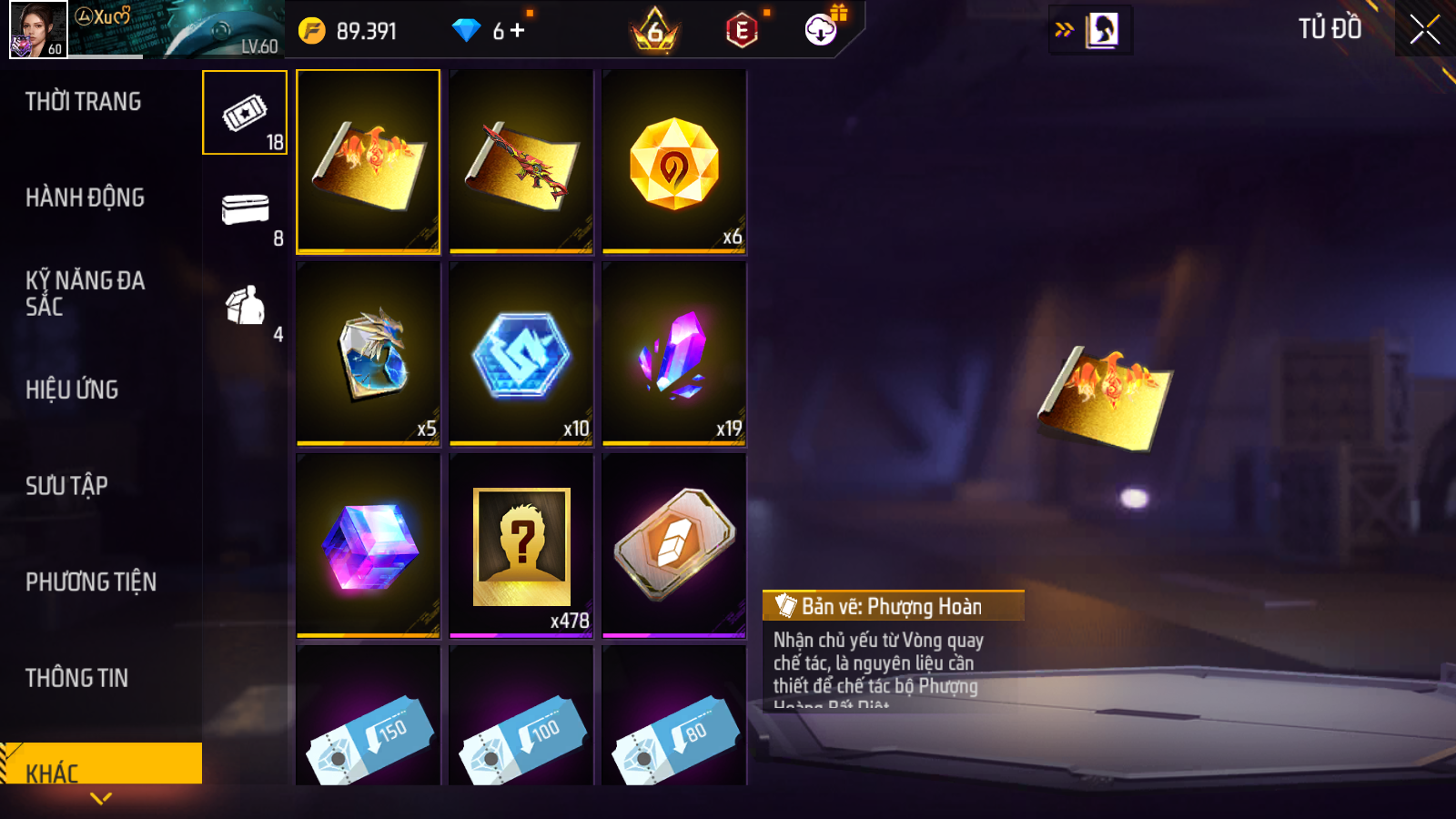Go to the Sưu Tập tab
Viewport: 1456px width, 819px height.
[x=66, y=485]
